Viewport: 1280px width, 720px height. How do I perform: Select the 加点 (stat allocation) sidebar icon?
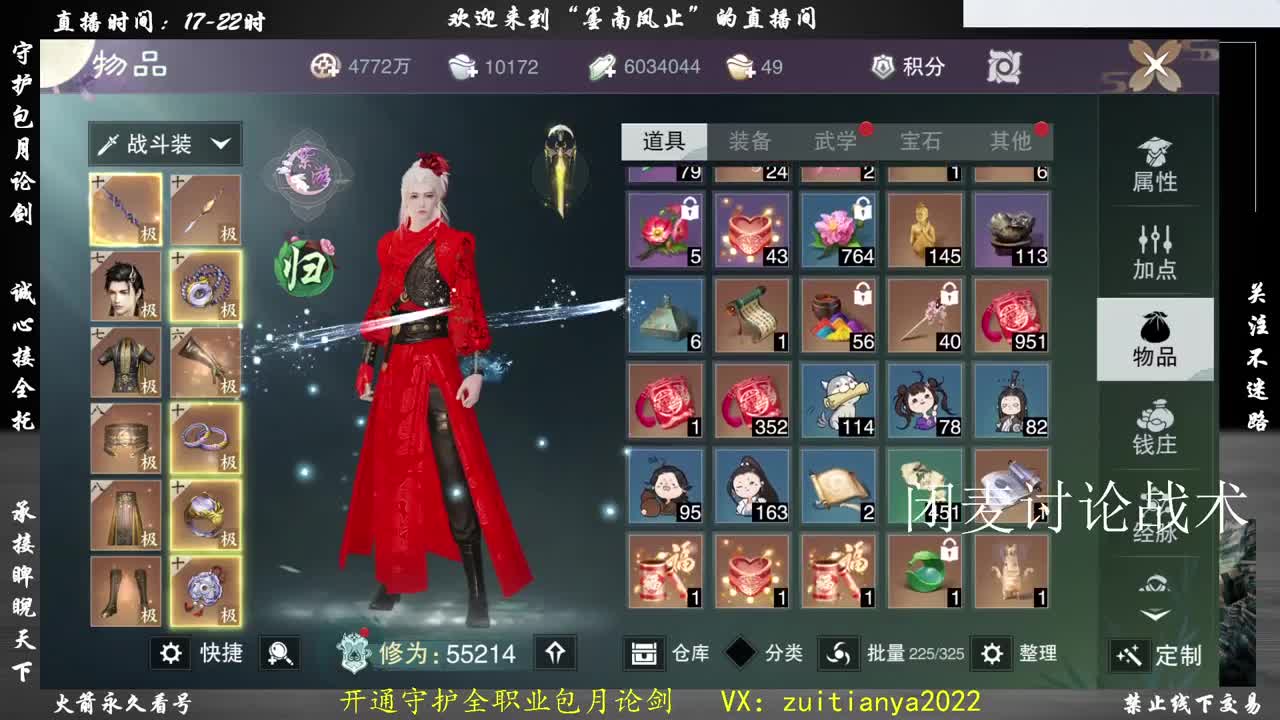click(x=1155, y=245)
